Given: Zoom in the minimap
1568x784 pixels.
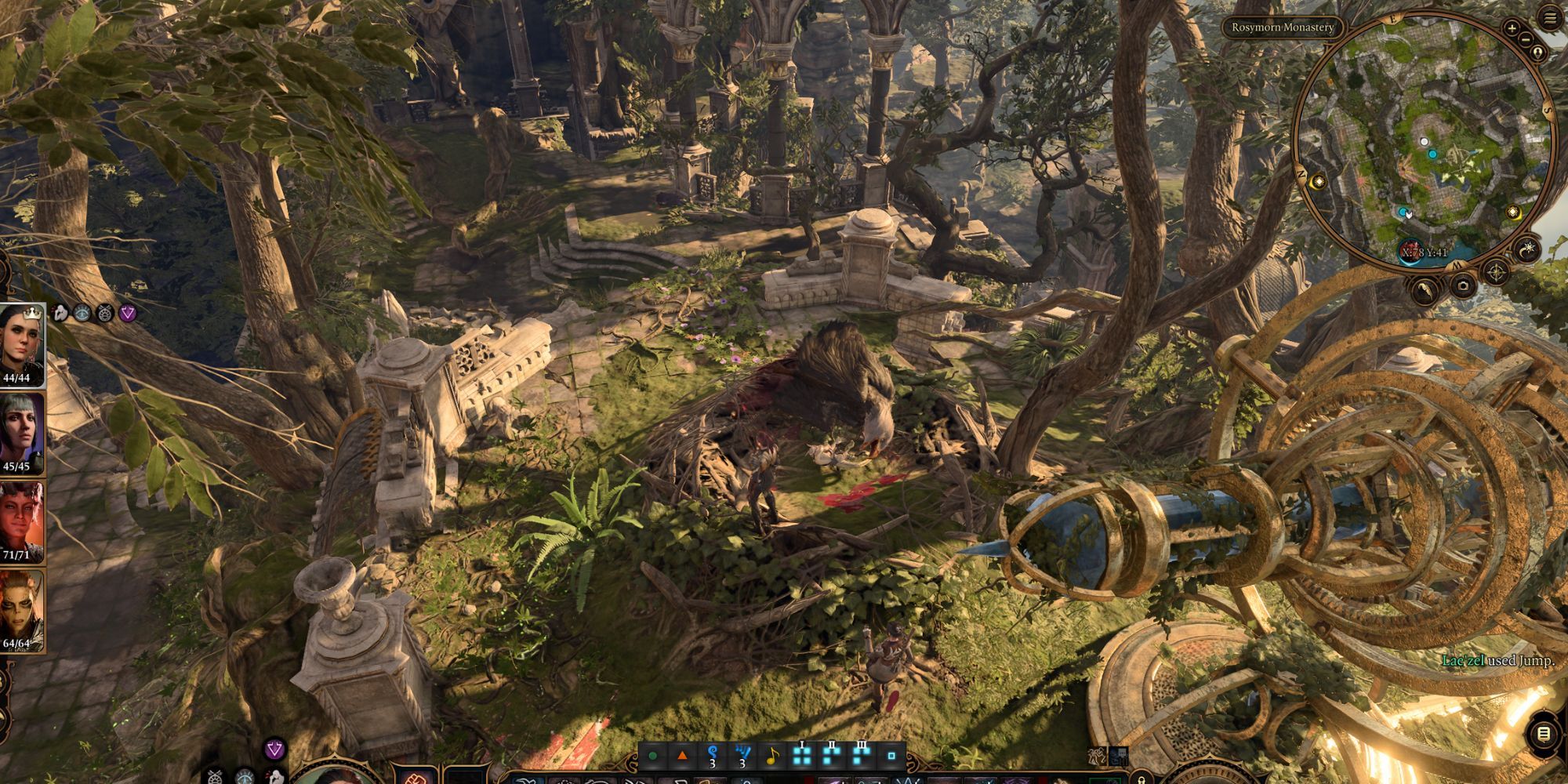Looking at the screenshot, I should click(x=1512, y=27).
